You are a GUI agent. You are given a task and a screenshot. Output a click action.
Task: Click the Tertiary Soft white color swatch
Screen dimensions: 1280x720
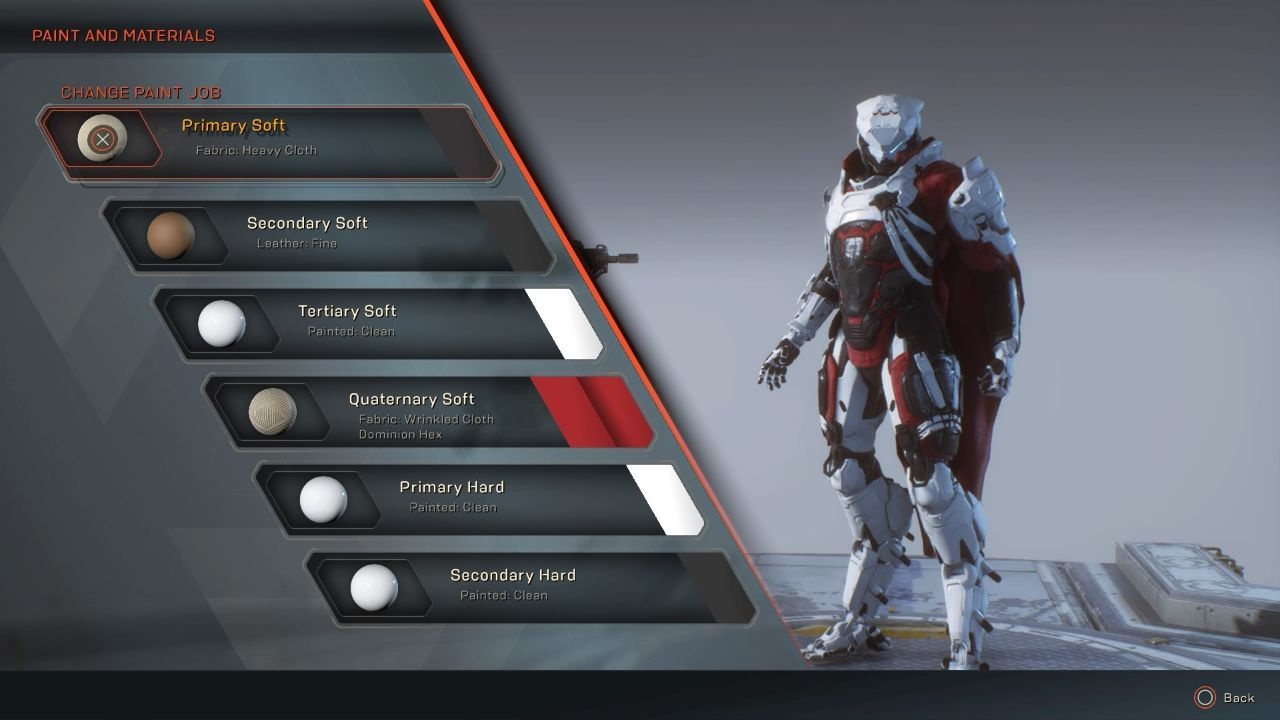coord(564,322)
